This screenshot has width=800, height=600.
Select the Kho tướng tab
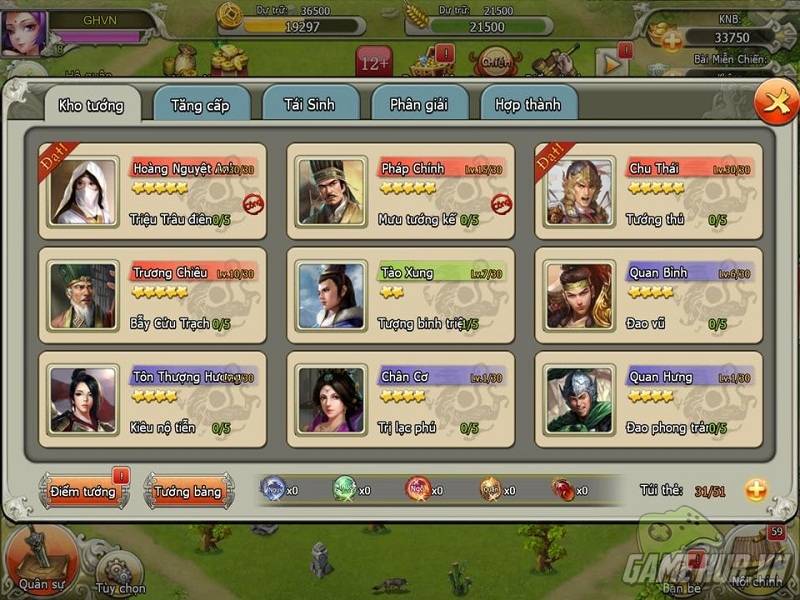[x=91, y=105]
